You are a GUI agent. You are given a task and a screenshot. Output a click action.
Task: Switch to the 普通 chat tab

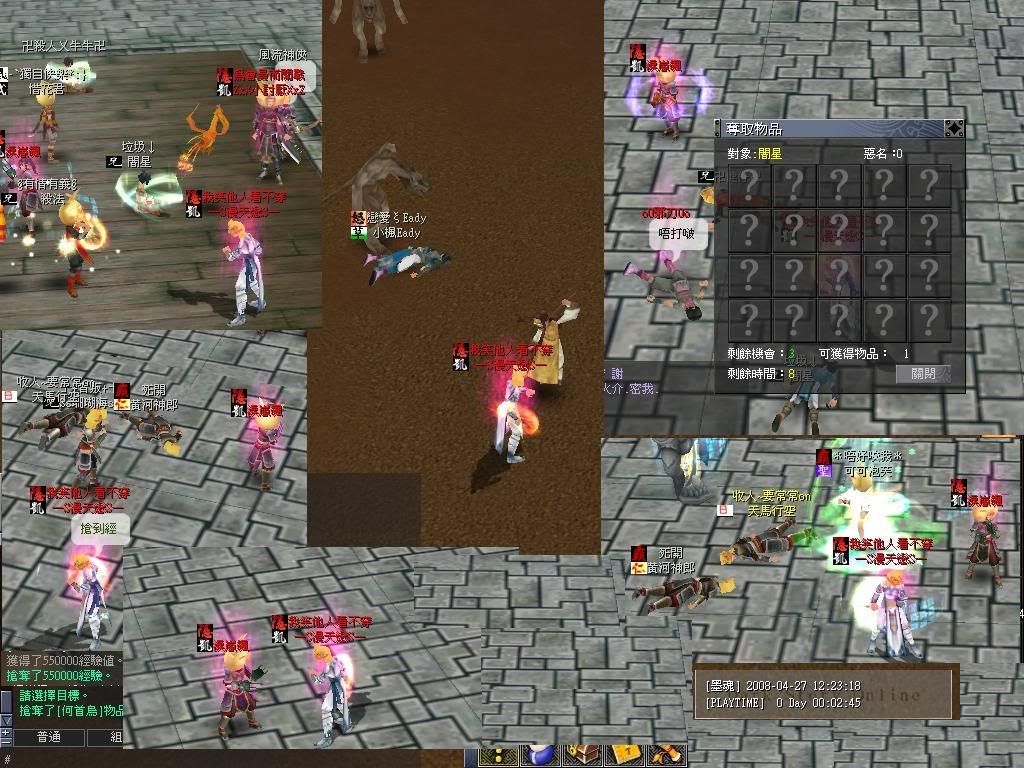[48, 737]
